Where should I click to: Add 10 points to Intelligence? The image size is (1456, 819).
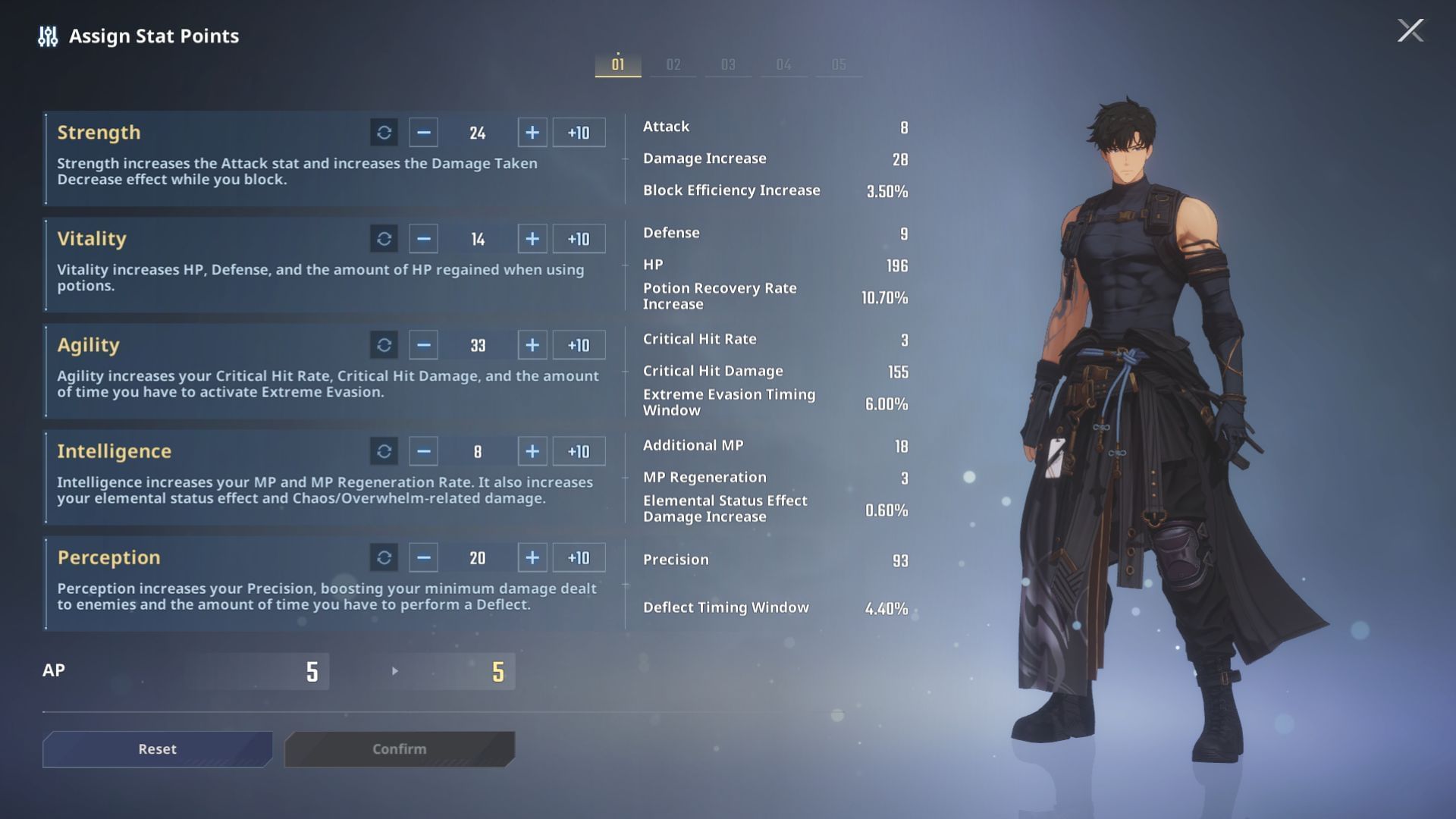[x=579, y=450]
